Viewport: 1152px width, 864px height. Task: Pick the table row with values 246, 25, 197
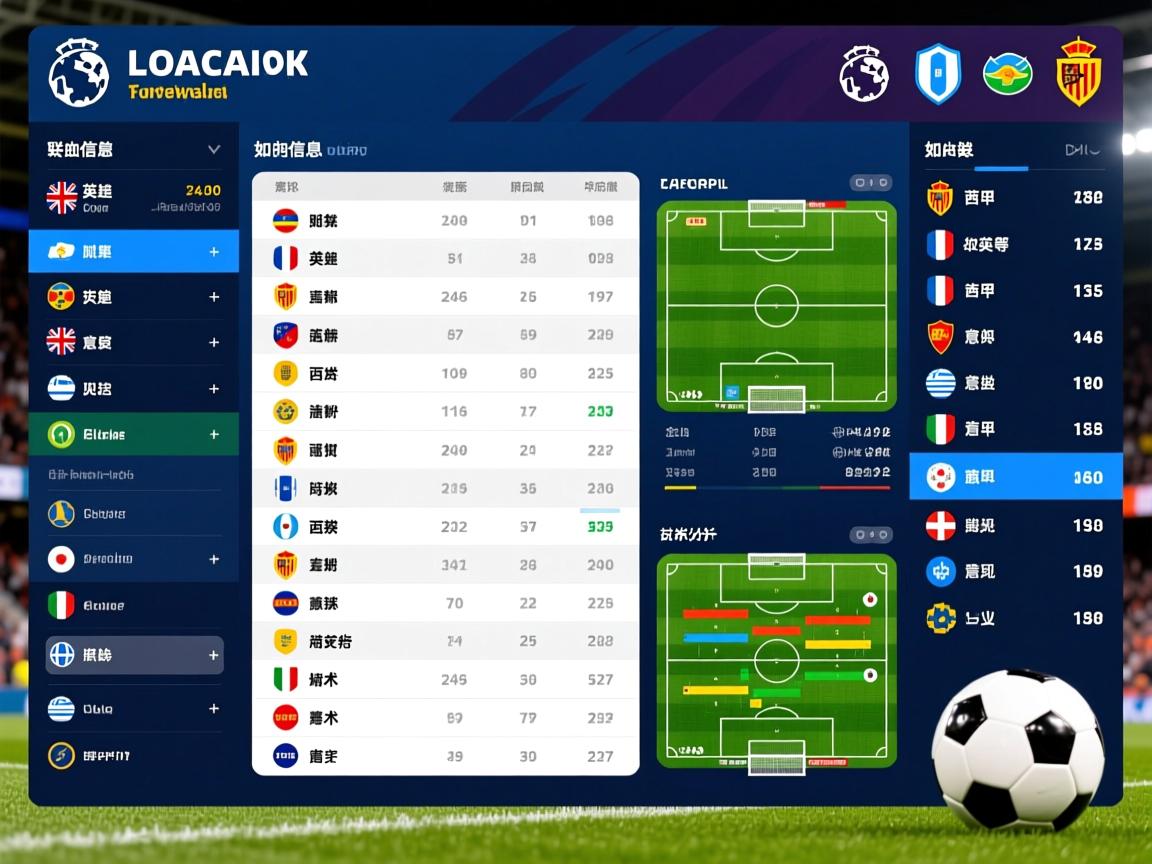[445, 297]
